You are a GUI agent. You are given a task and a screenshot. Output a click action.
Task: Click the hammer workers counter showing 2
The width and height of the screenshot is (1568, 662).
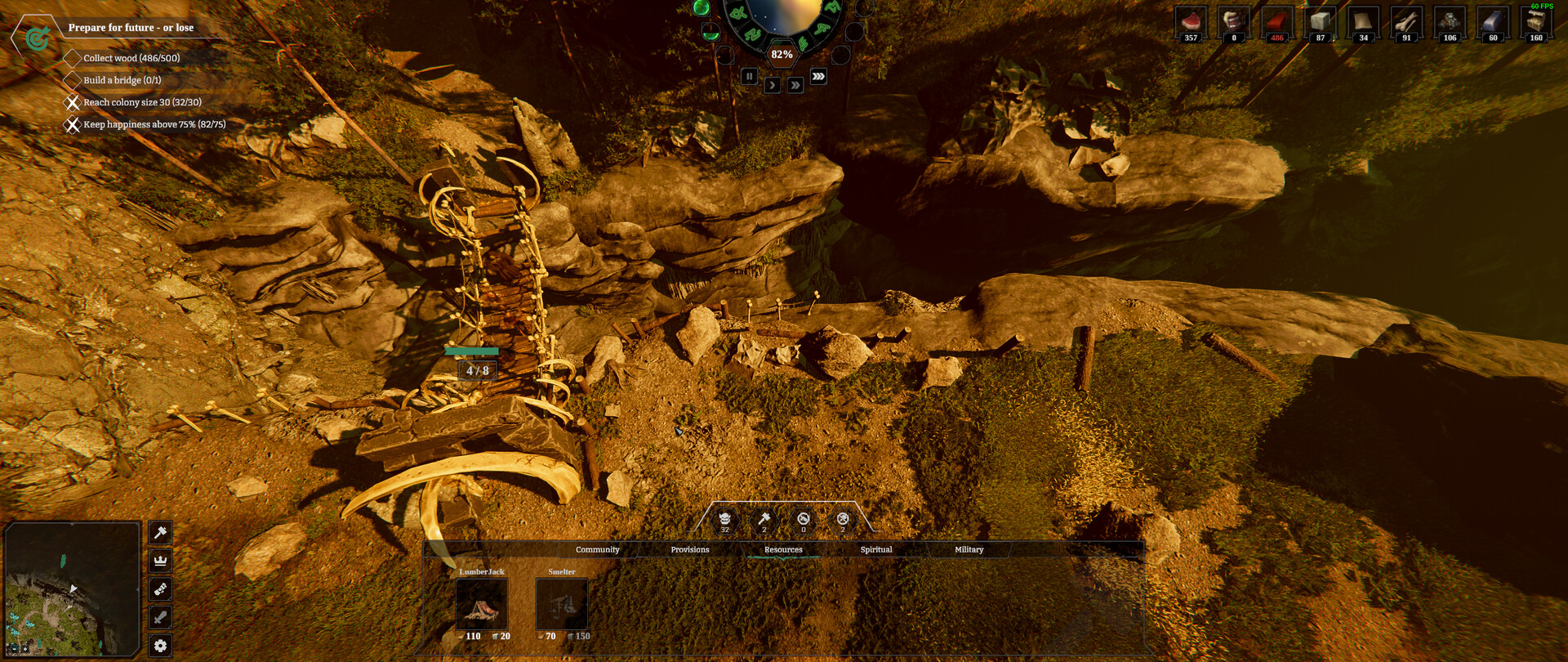[763, 521]
